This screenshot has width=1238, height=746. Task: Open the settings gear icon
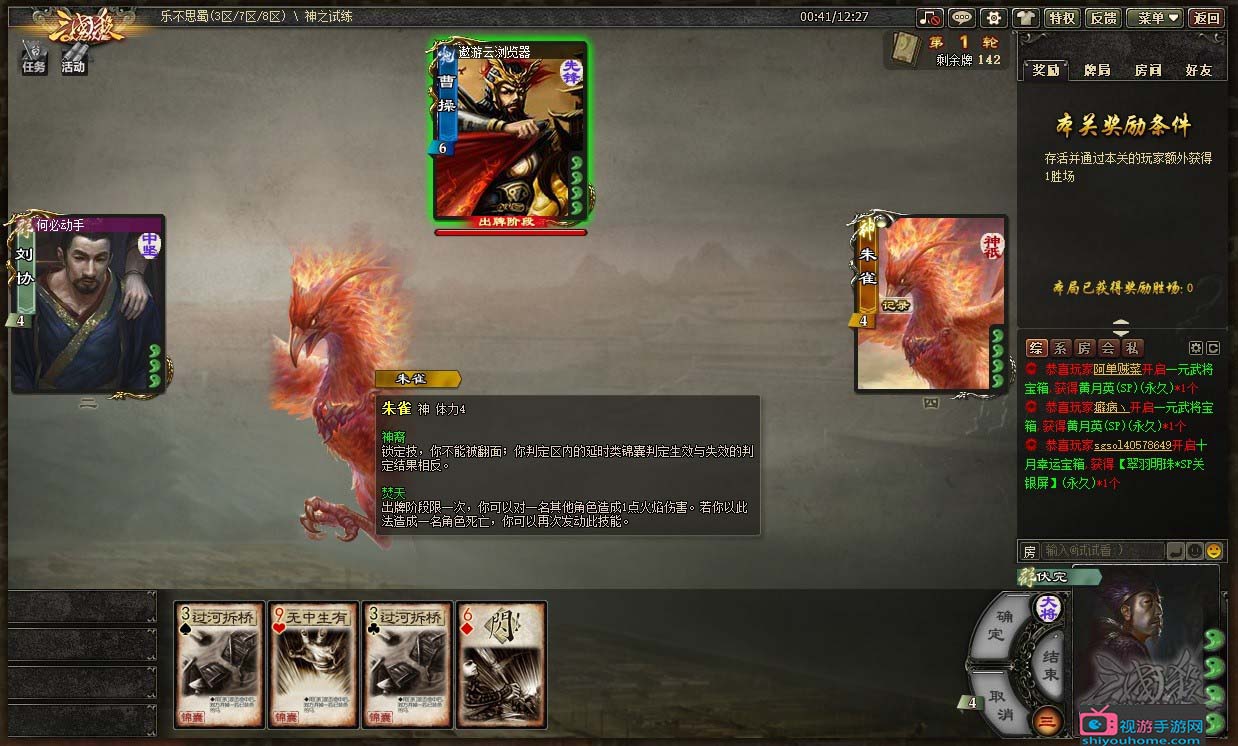[x=993, y=18]
